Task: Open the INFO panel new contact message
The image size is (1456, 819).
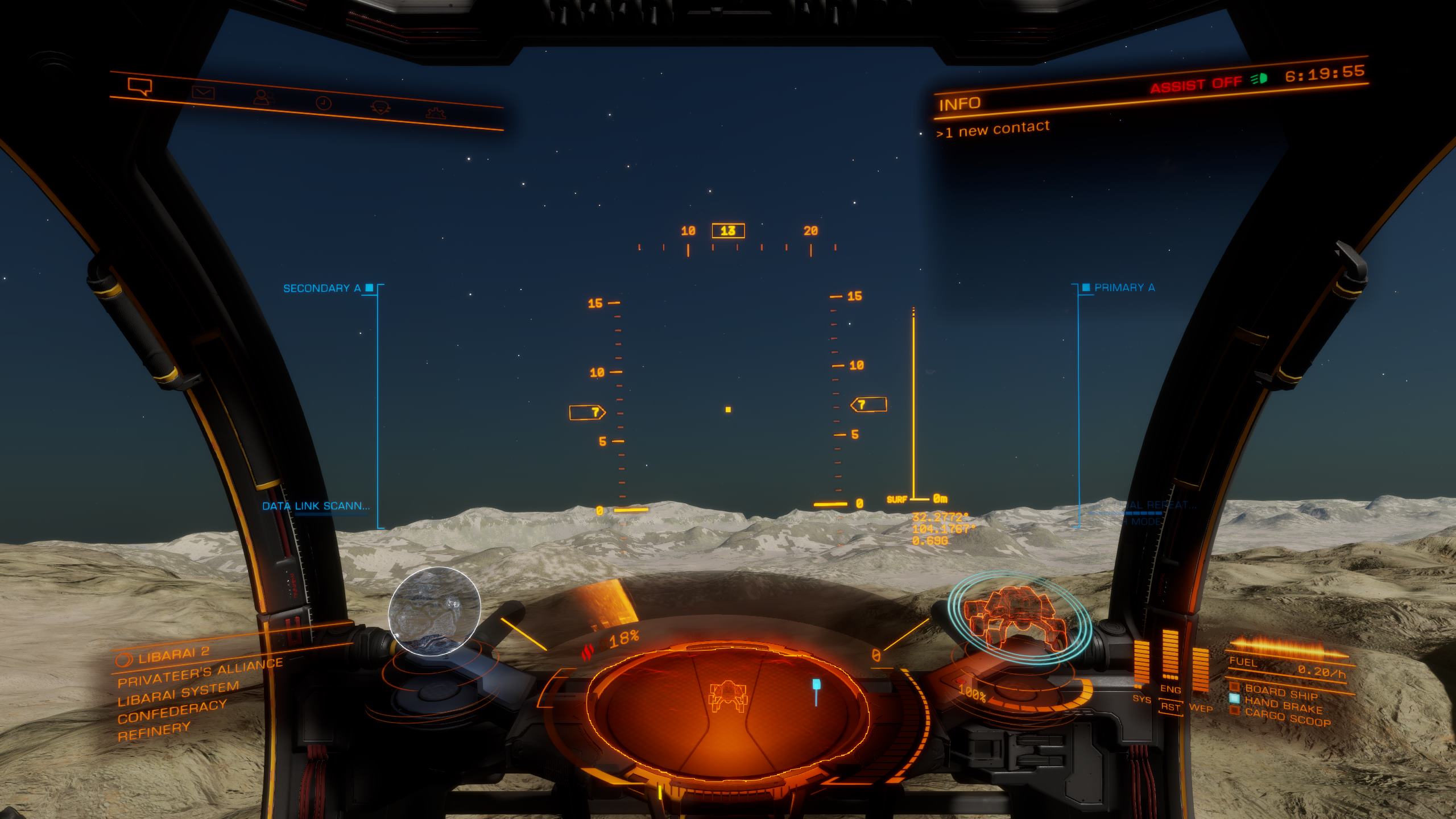Action: 993,129
